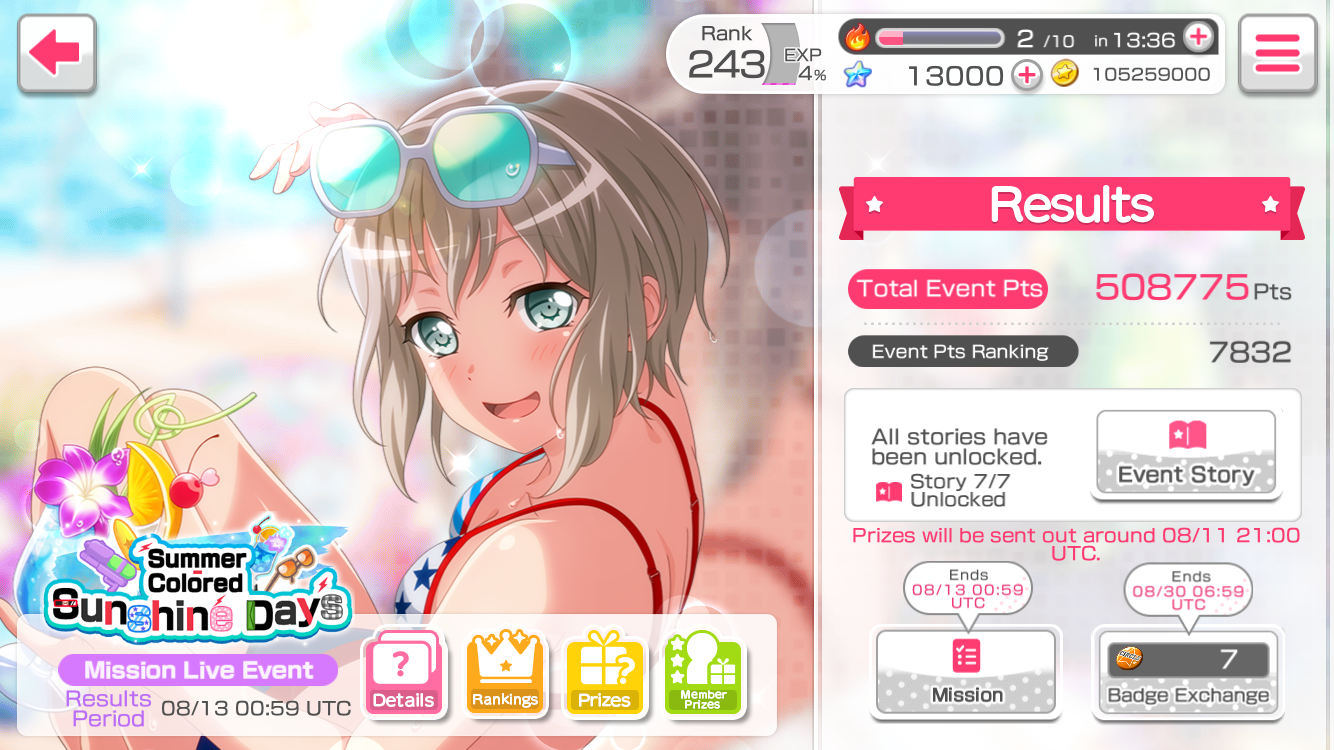This screenshot has height=750, width=1334.
Task: Buy more stars with the plus button
Action: [x=1026, y=75]
